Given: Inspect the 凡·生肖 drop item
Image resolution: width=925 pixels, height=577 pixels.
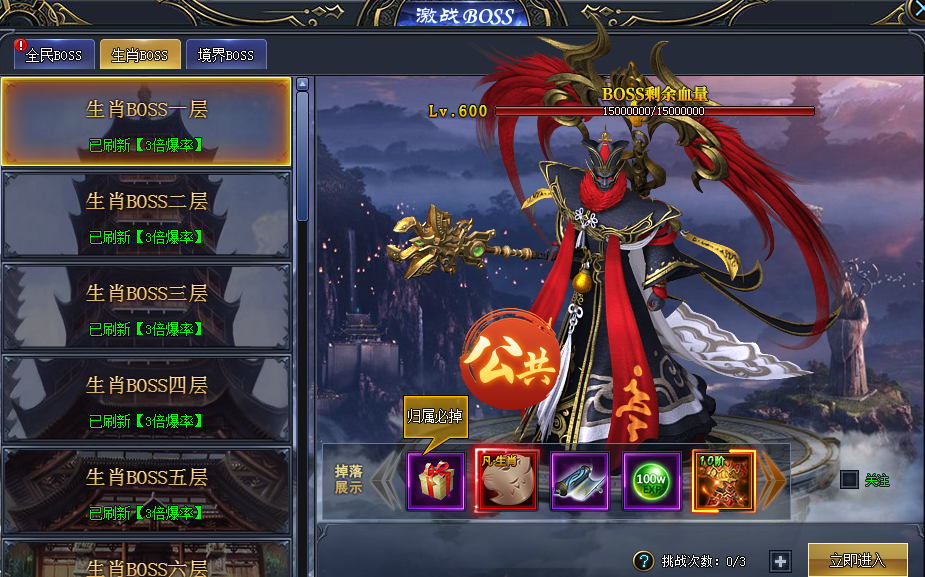Looking at the screenshot, I should 506,481.
